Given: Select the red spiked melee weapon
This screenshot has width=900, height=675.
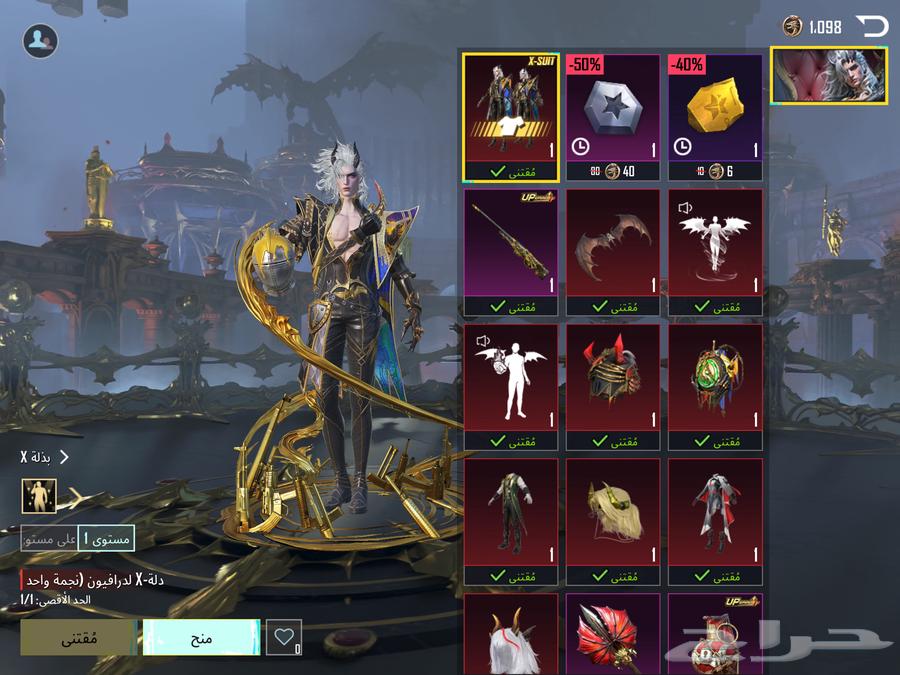Looking at the screenshot, I should point(613,635).
